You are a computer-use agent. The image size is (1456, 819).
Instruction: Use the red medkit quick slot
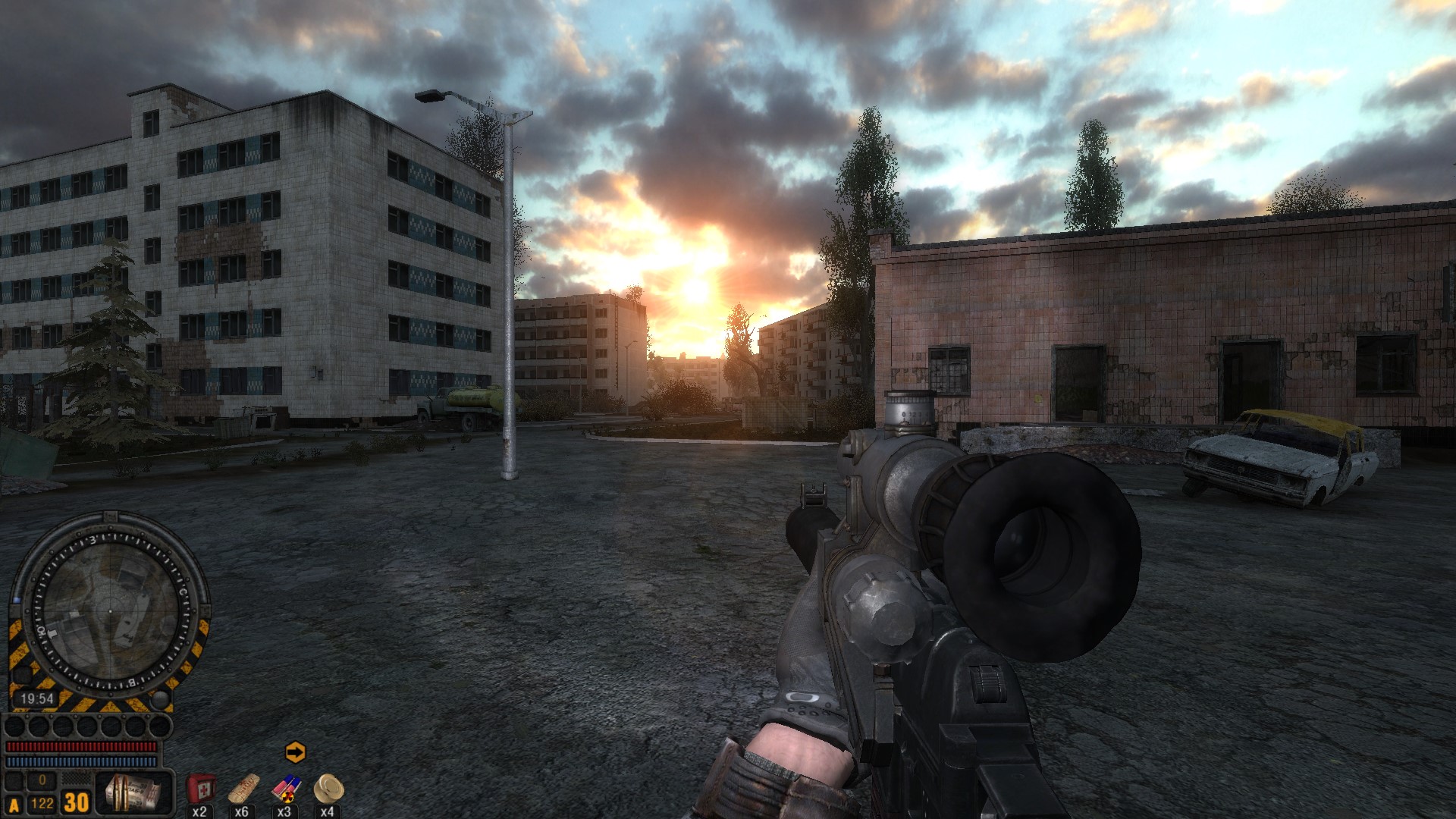click(200, 789)
